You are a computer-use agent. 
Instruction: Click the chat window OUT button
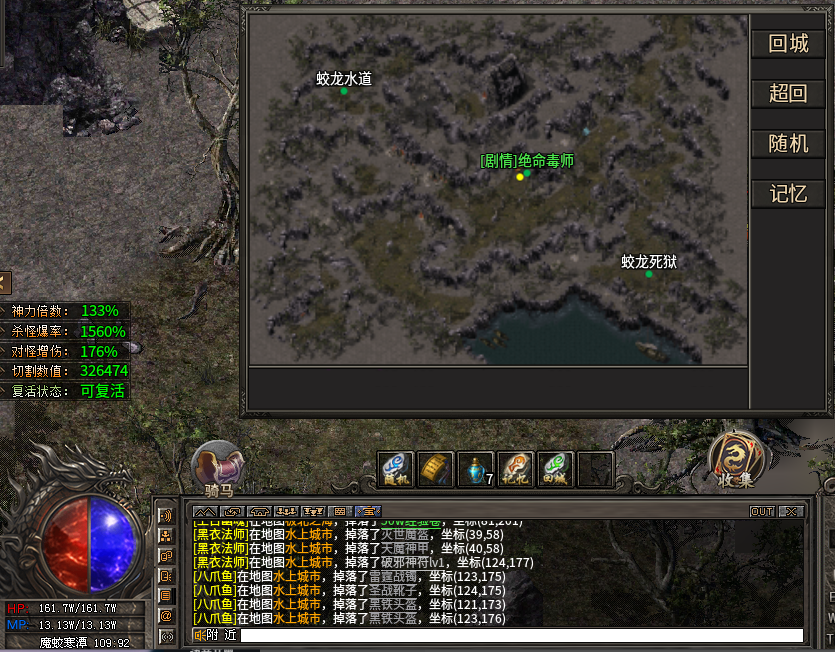[x=762, y=511]
